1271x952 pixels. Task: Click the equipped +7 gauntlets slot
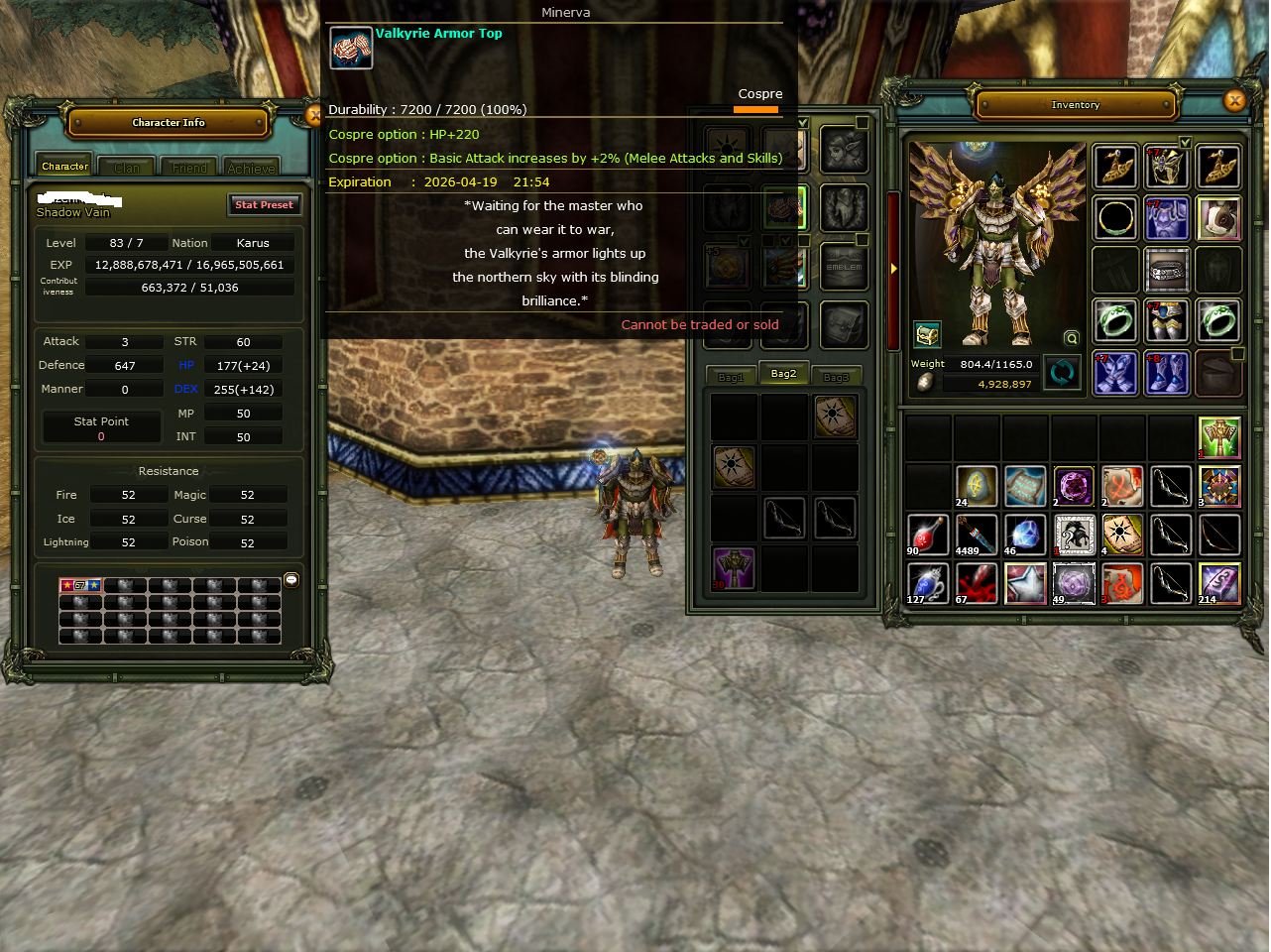pos(1115,373)
